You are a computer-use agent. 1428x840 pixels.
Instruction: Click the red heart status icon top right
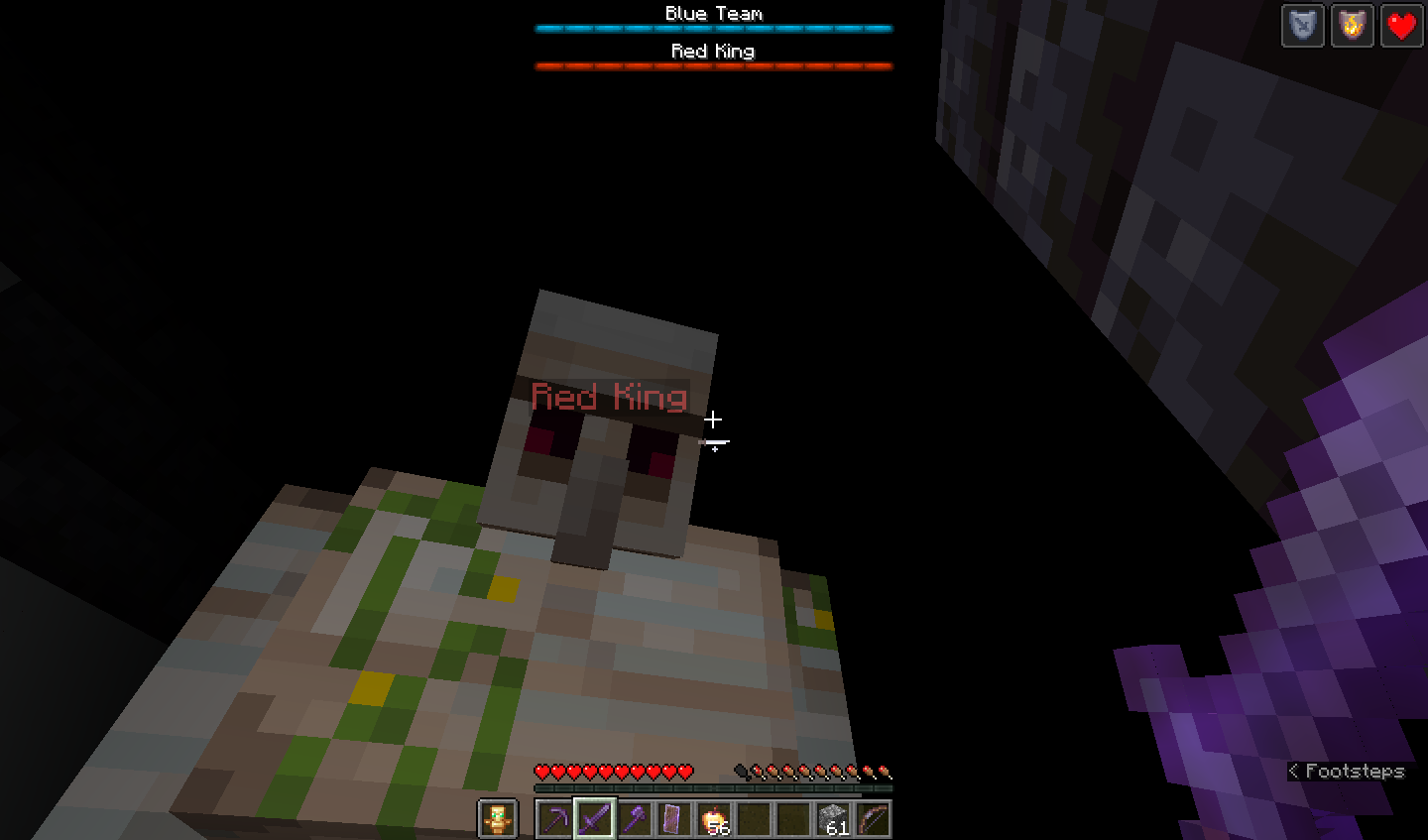pyautogui.click(x=1401, y=26)
